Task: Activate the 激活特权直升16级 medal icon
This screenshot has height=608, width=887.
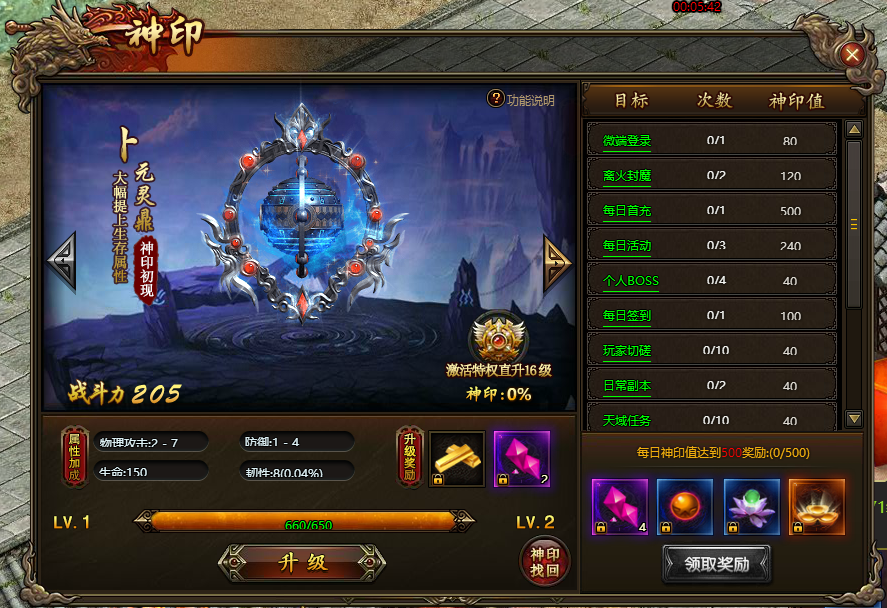Action: (x=498, y=337)
